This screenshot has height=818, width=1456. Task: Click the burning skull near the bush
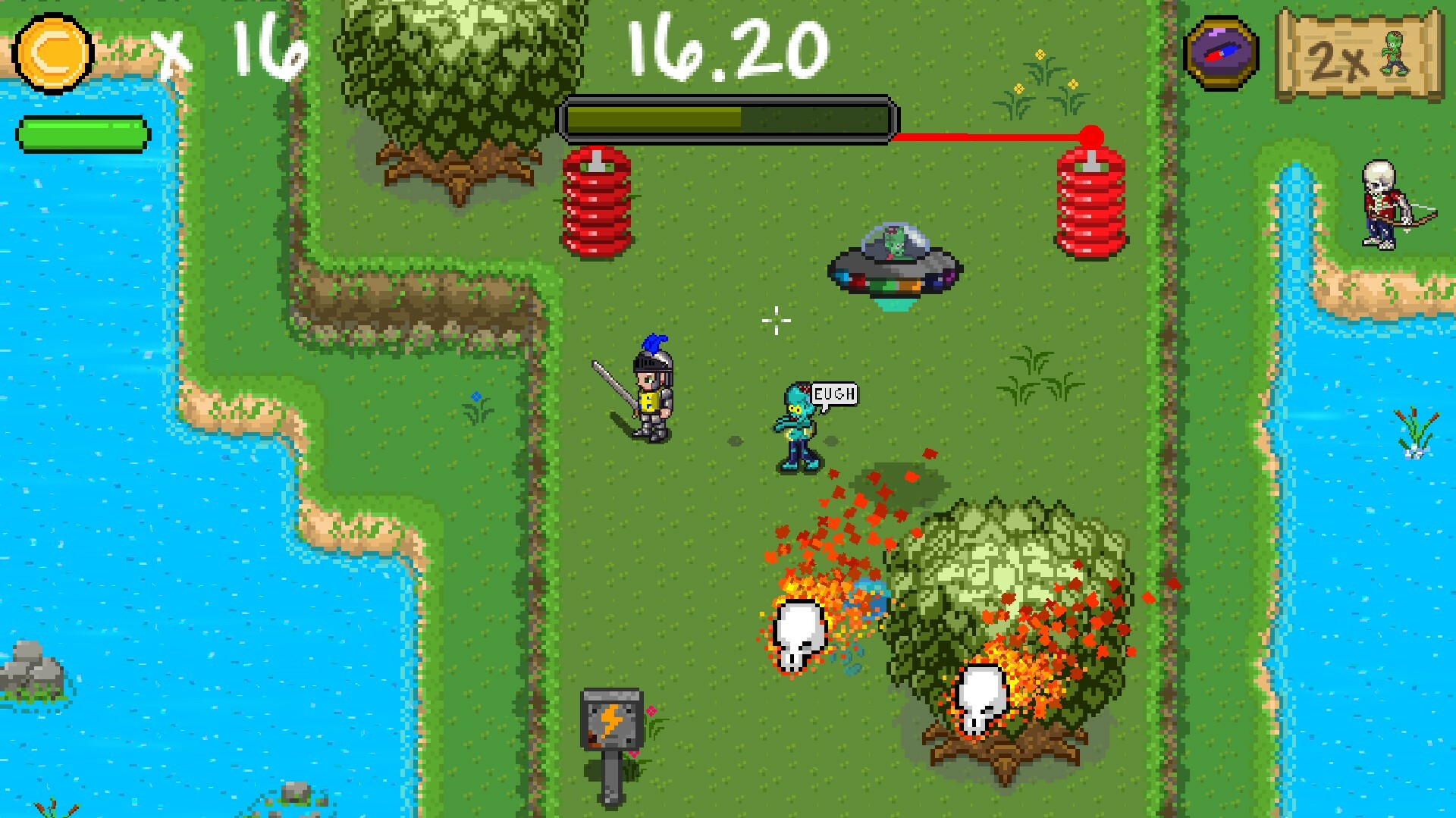click(798, 633)
